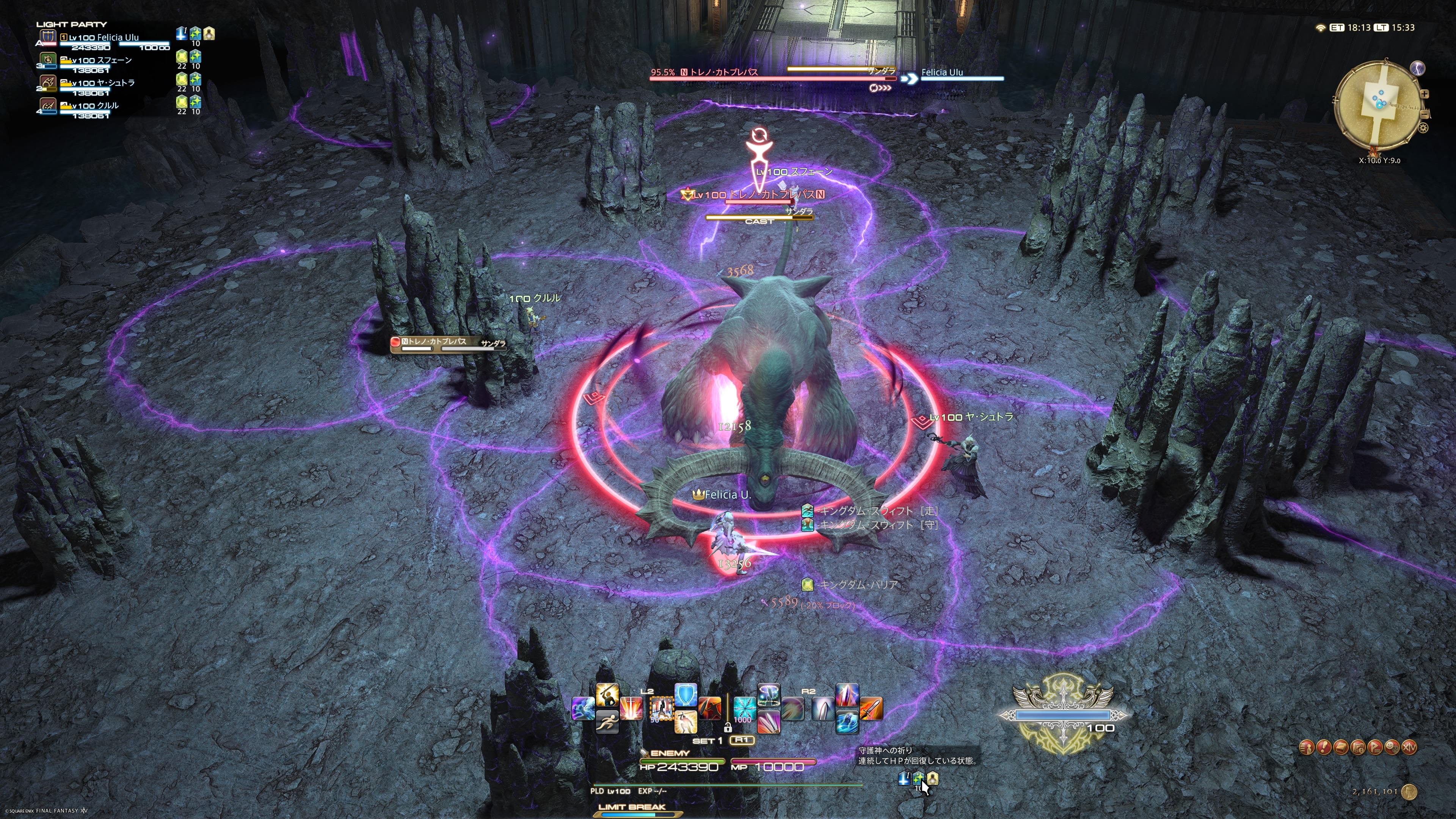Open minimap settings gear
1456x819 pixels.
1423,128
